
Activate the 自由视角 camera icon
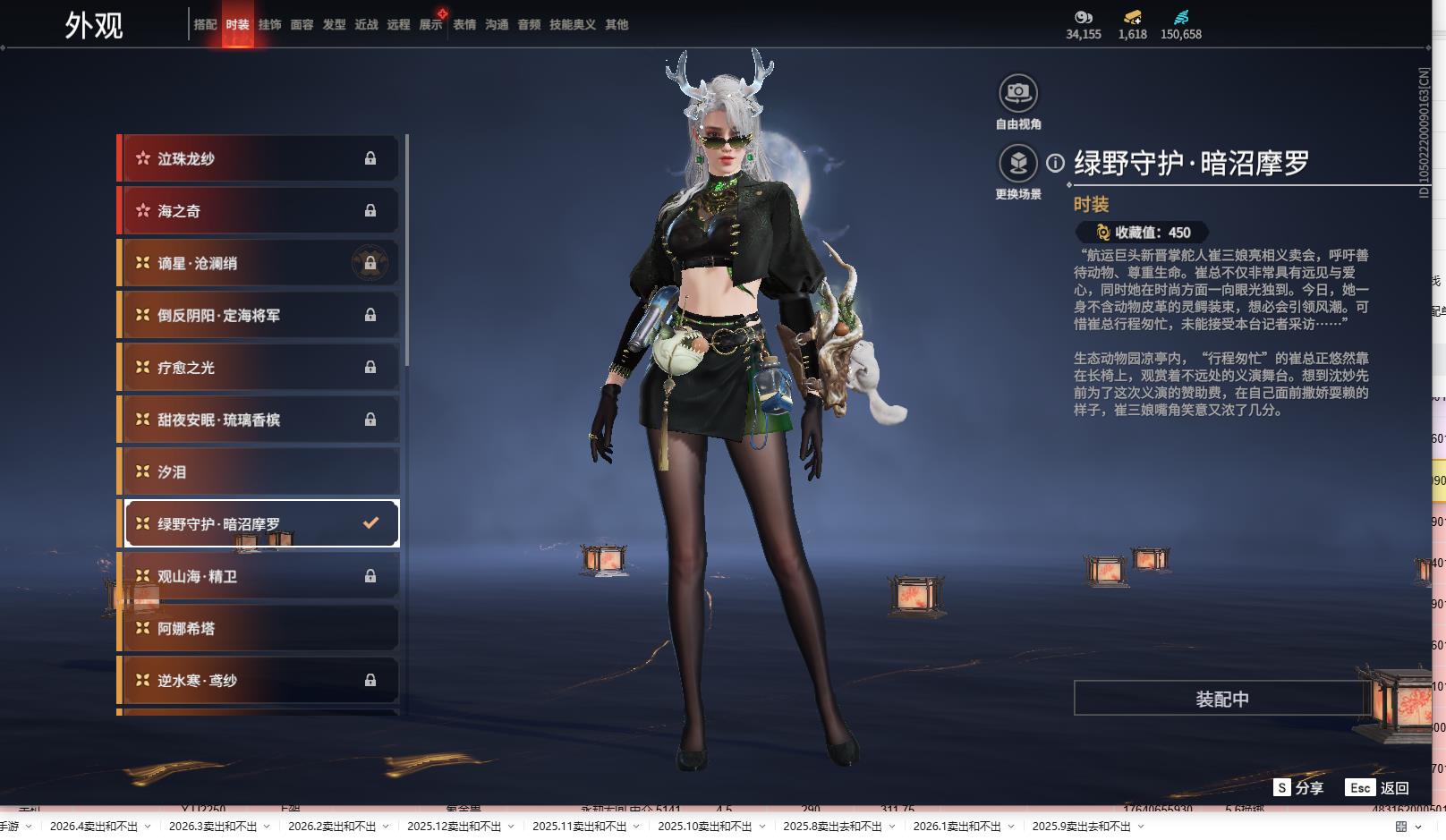tap(1017, 93)
